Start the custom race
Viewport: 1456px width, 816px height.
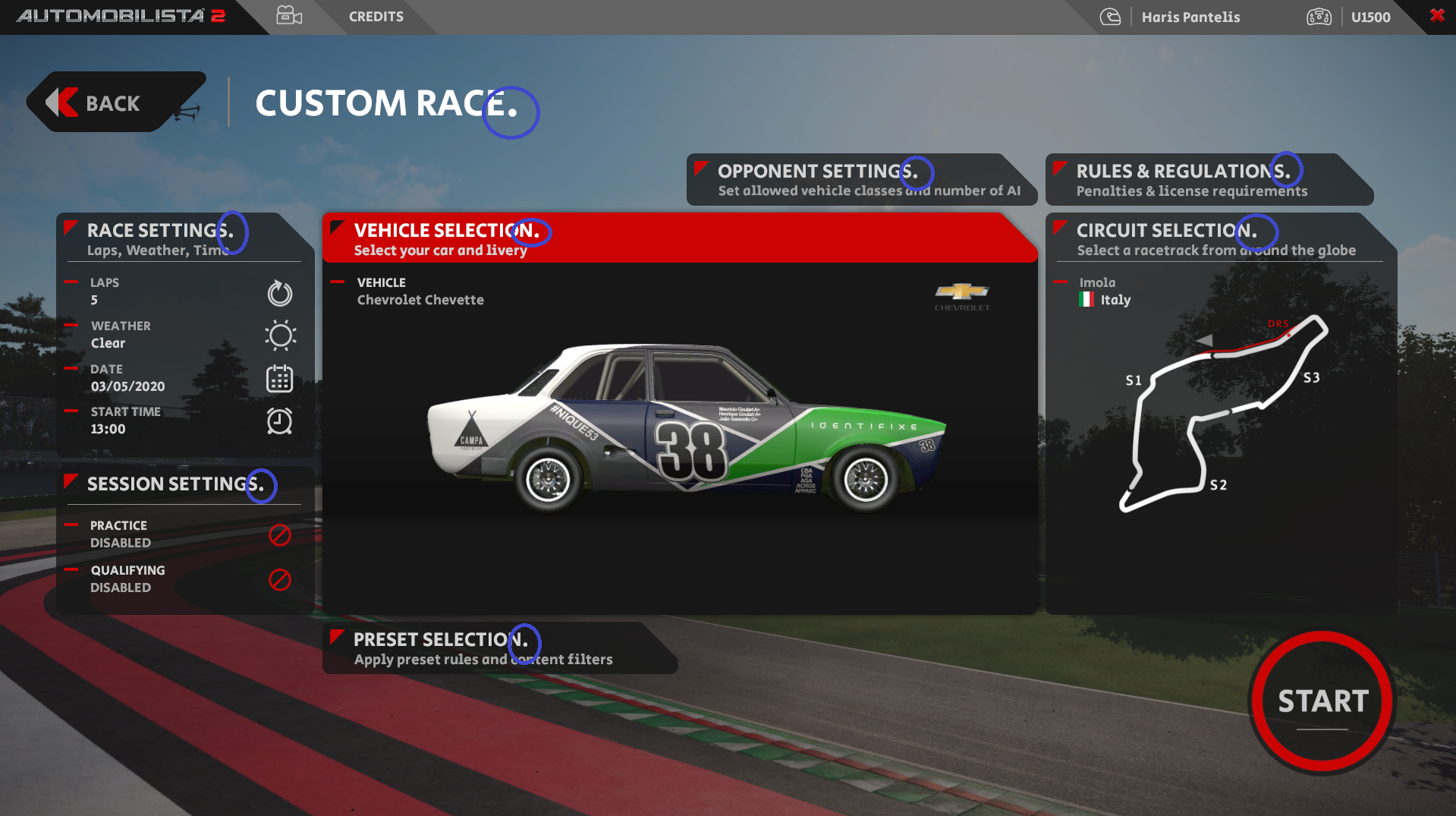(x=1322, y=701)
